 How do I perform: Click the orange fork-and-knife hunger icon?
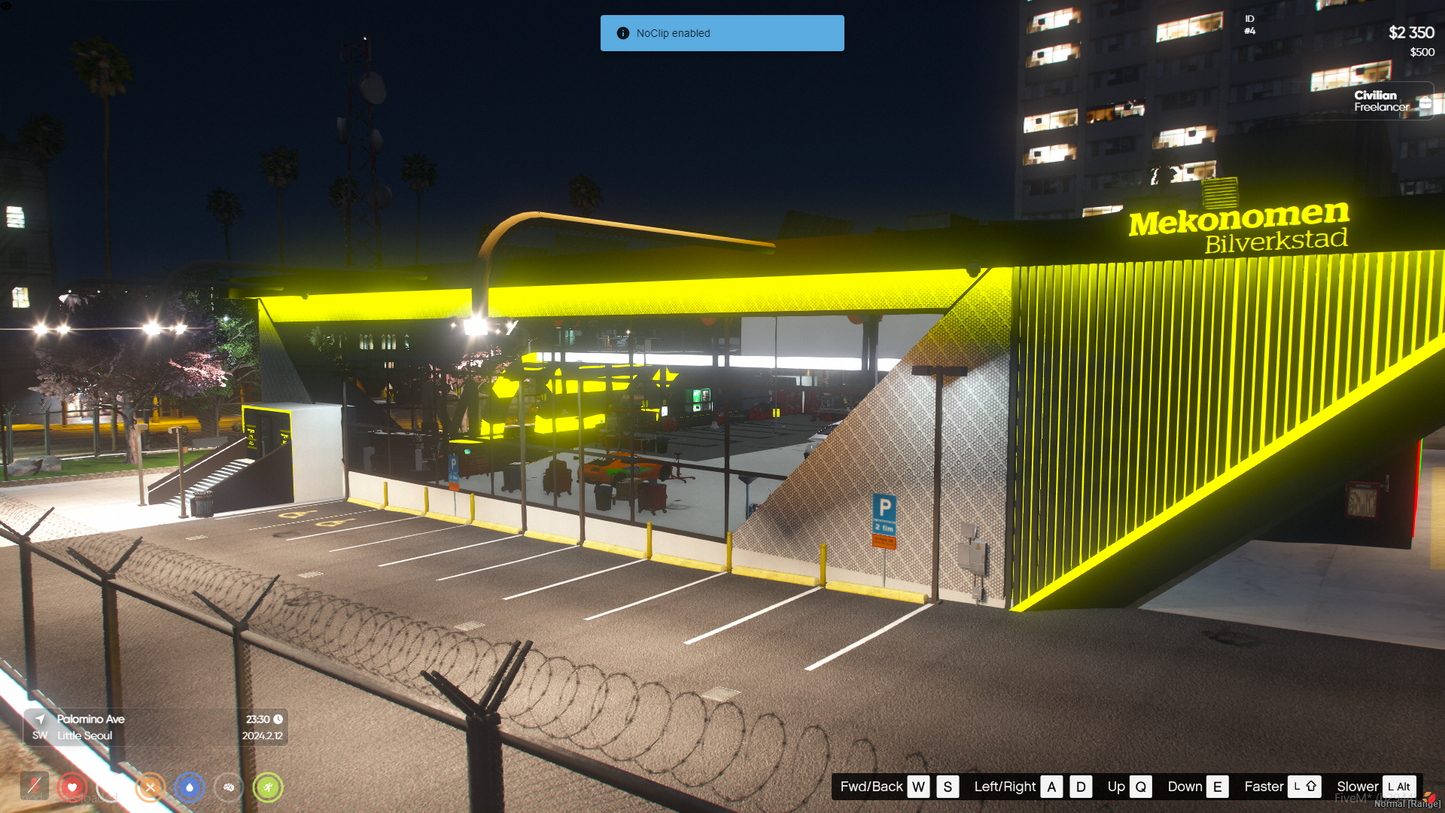tap(150, 787)
